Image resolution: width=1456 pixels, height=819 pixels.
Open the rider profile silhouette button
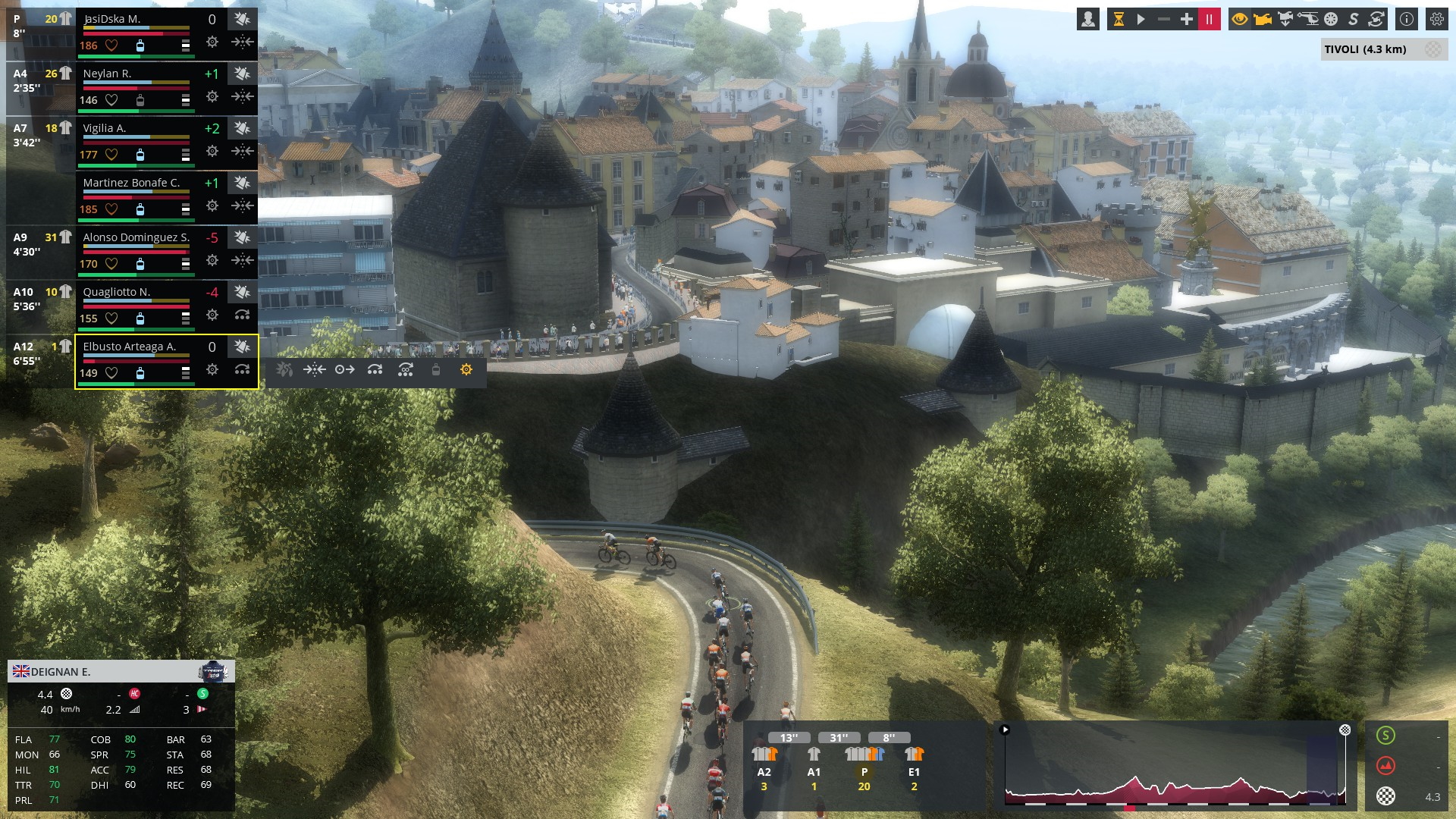(x=1088, y=20)
